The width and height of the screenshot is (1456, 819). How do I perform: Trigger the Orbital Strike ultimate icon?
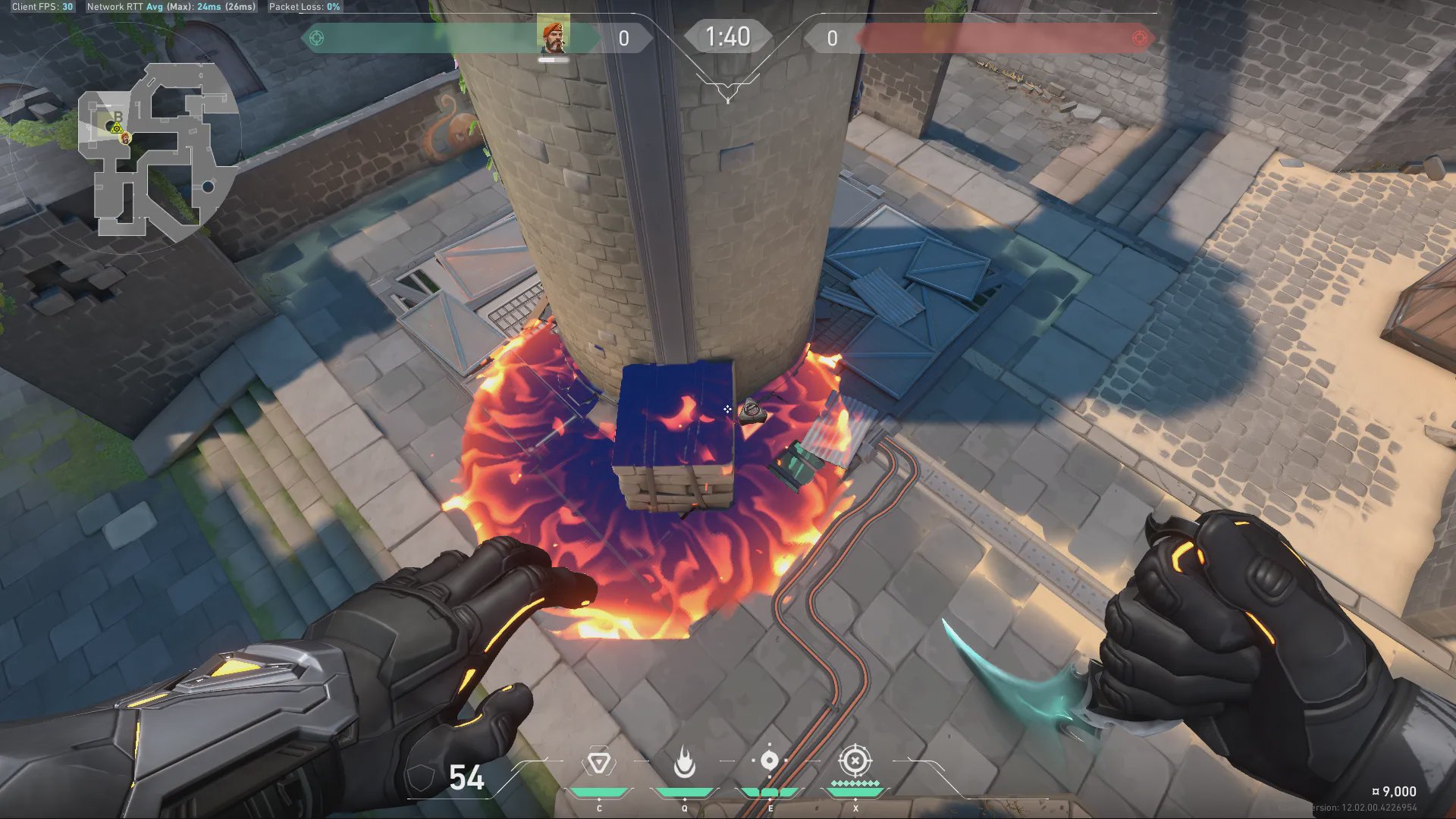[x=855, y=761]
